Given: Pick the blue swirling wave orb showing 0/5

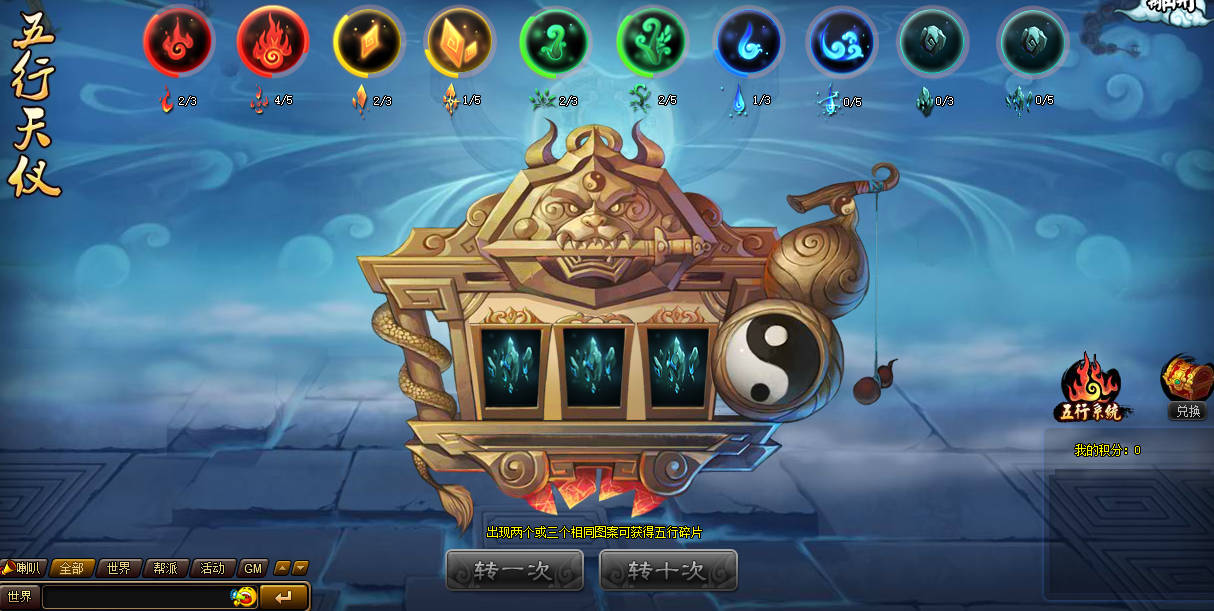Looking at the screenshot, I should [x=842, y=41].
